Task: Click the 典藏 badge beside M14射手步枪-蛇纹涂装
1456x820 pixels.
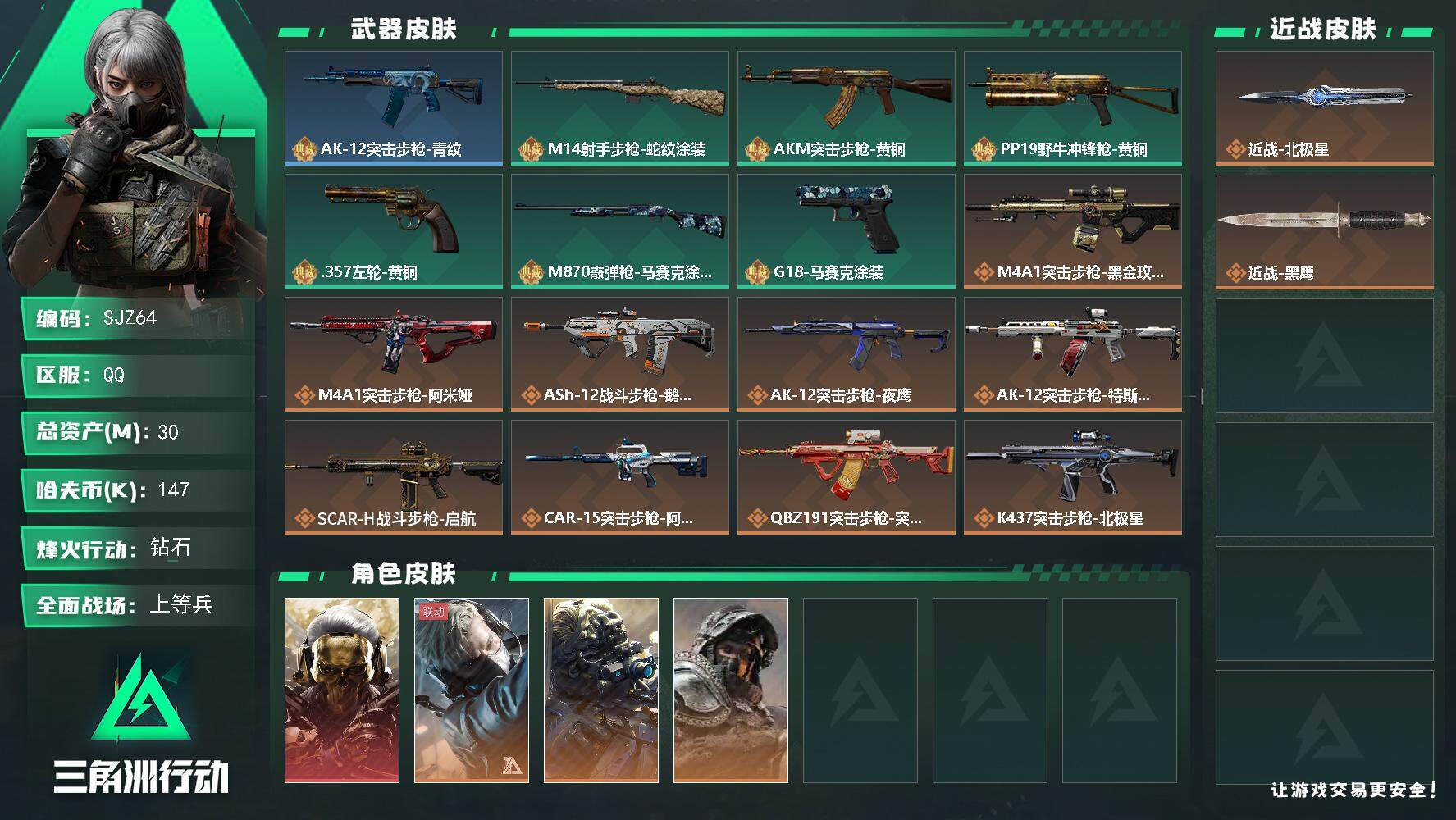Action: click(x=530, y=150)
